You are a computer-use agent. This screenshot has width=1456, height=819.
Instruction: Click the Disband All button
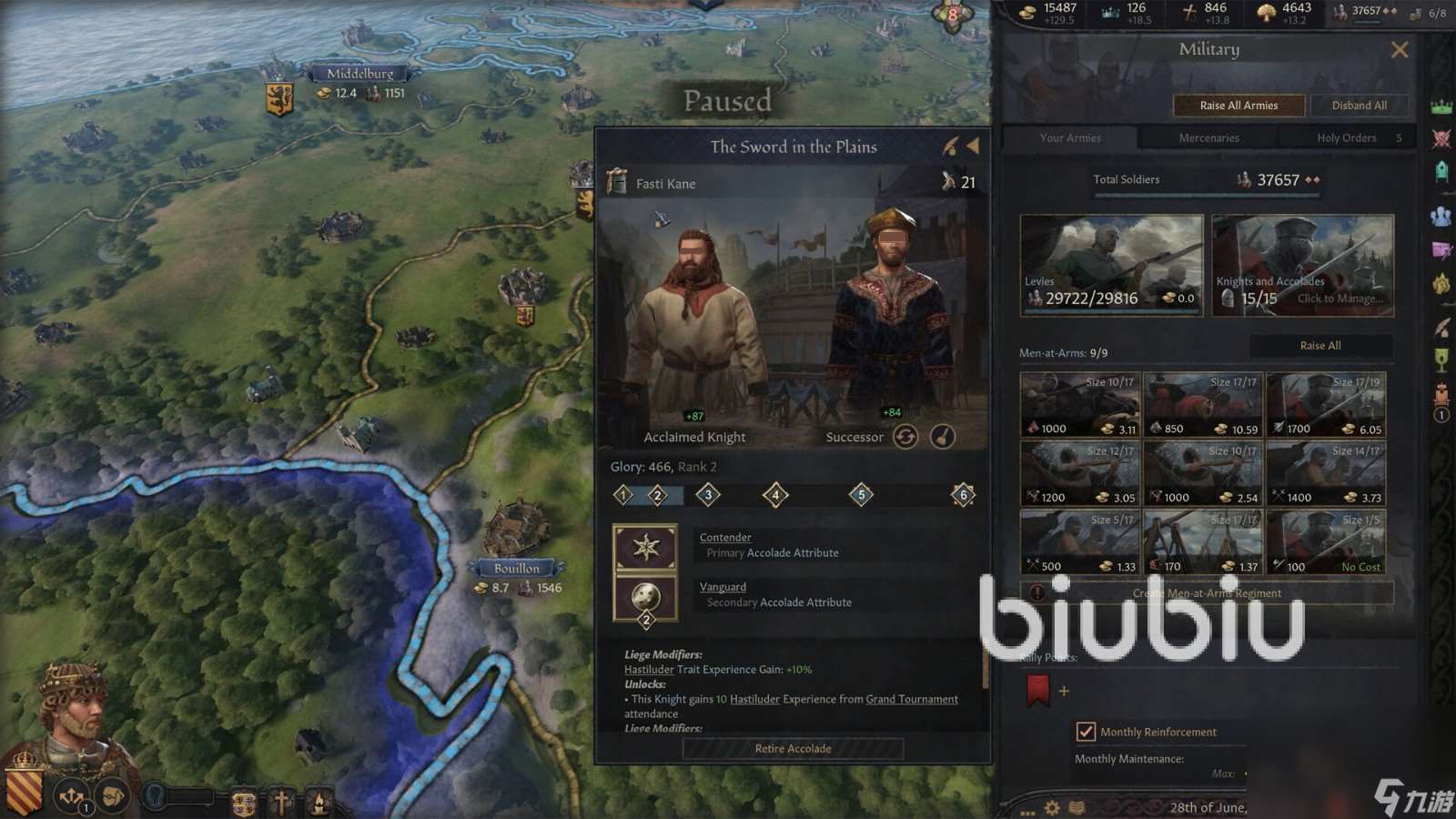[x=1359, y=106]
